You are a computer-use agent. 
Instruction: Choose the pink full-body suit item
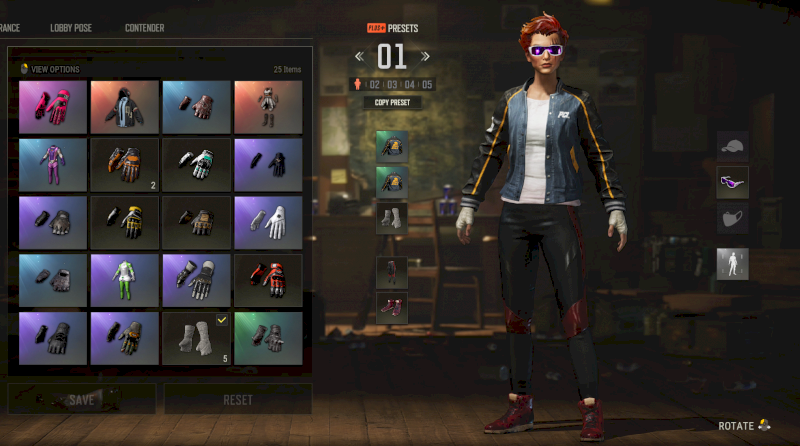(53, 164)
